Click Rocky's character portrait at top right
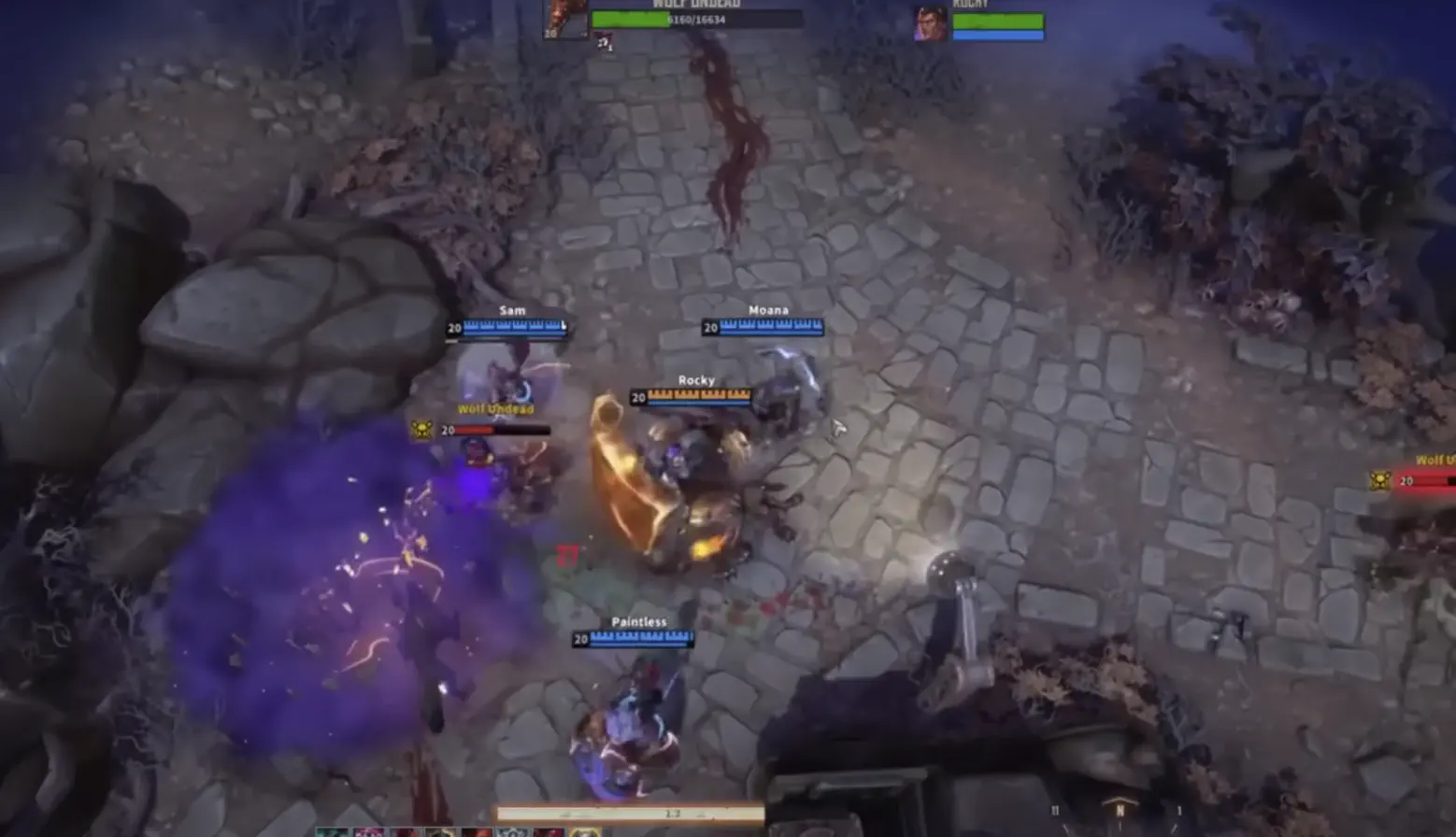Viewport: 1456px width, 837px height. pos(928,23)
